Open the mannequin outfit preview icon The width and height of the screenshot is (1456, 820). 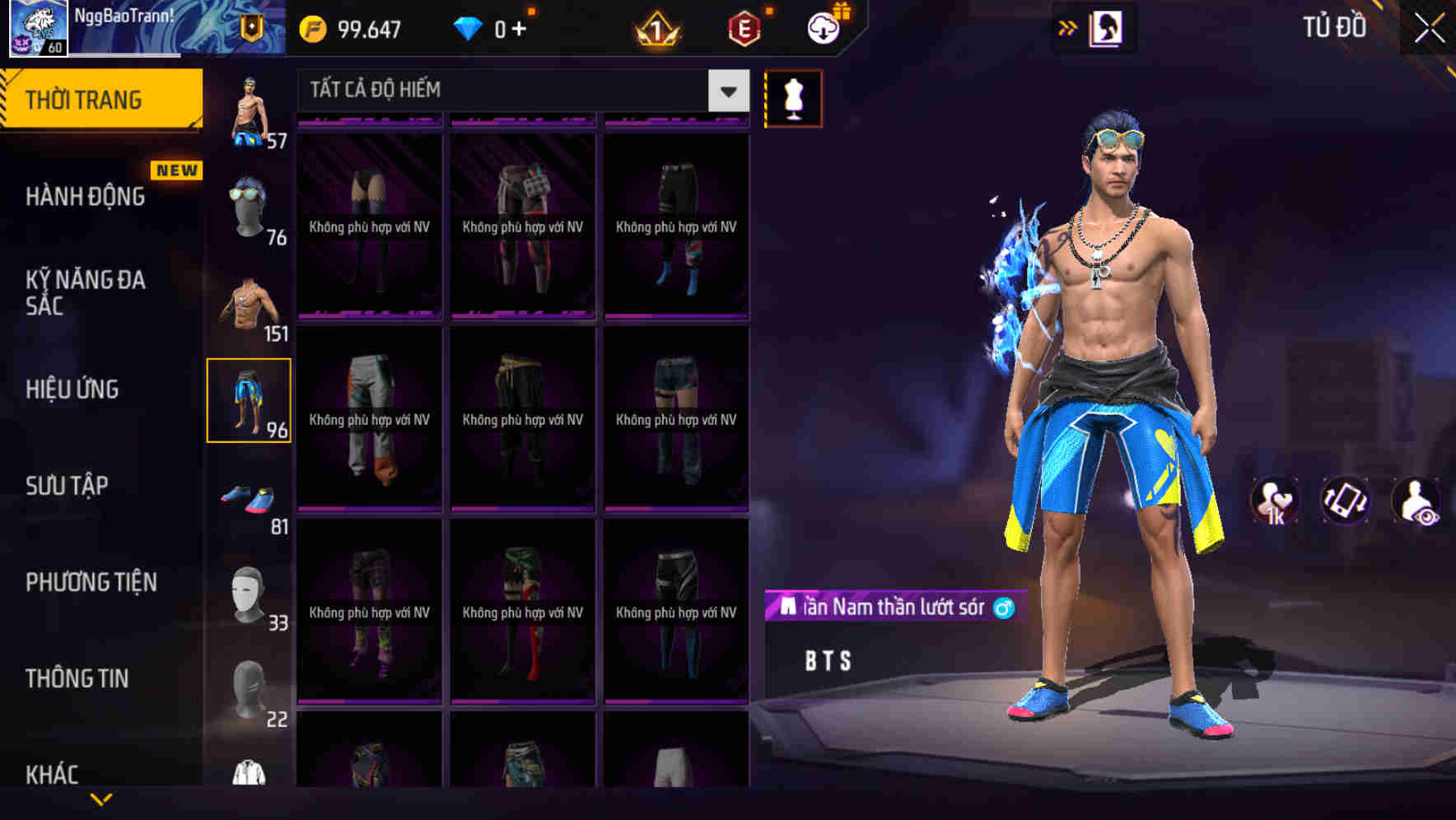coord(793,98)
